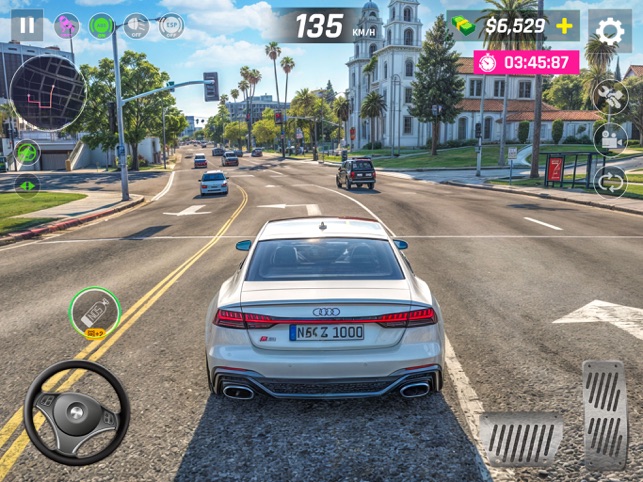643x482 pixels.
Task: Change the camera view
Action: [609, 138]
